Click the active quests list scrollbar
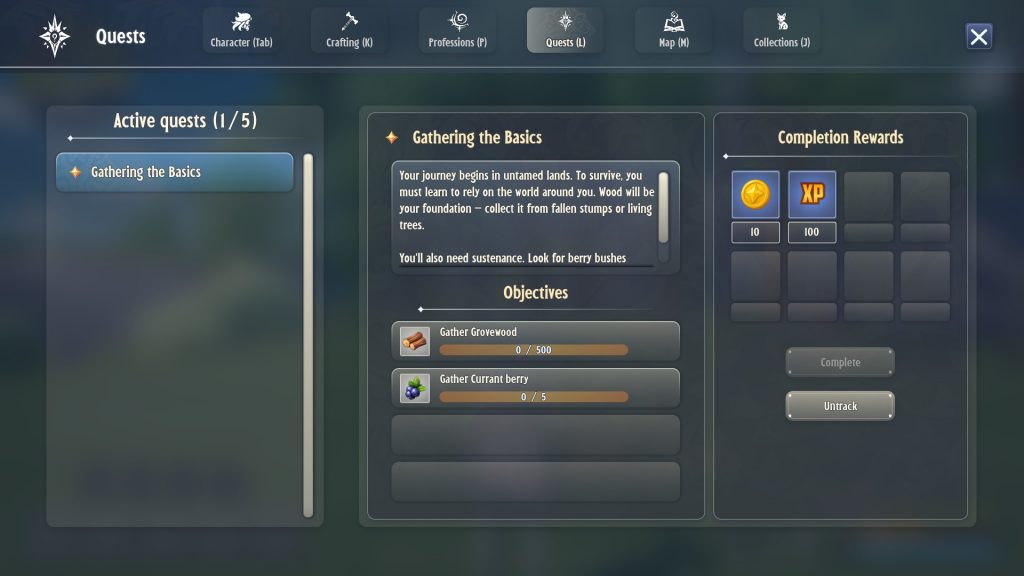The width and height of the screenshot is (1024, 576). pyautogui.click(x=308, y=335)
